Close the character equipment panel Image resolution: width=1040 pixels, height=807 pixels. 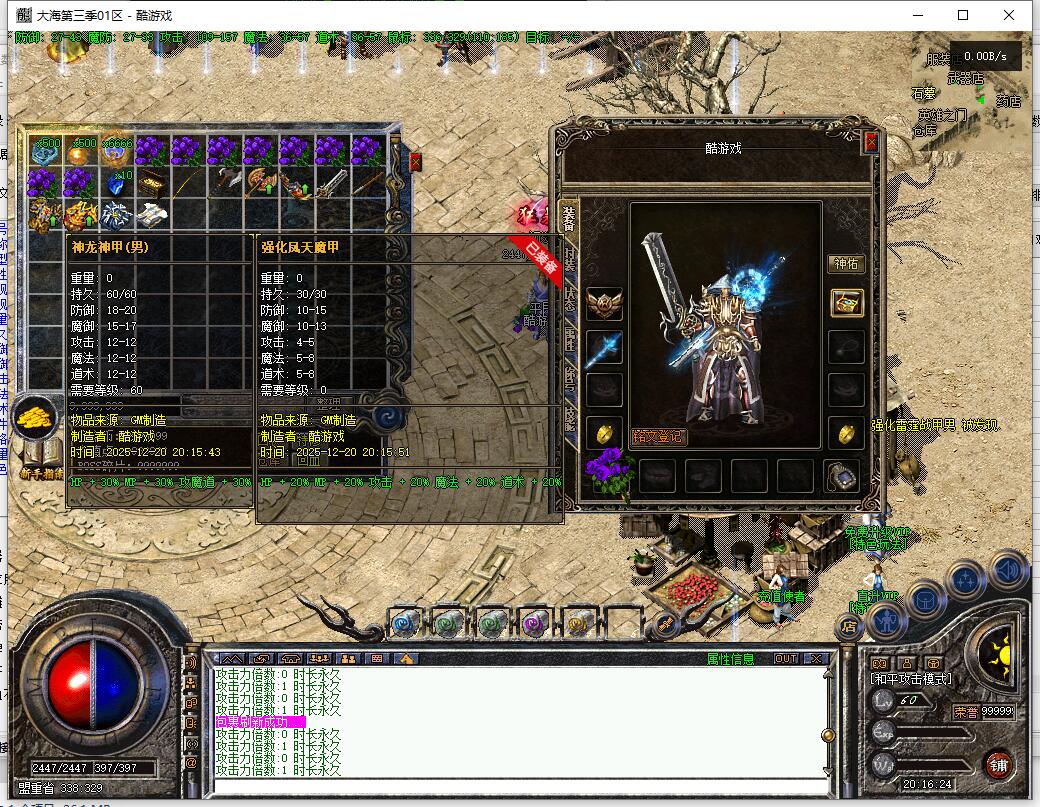[x=871, y=142]
